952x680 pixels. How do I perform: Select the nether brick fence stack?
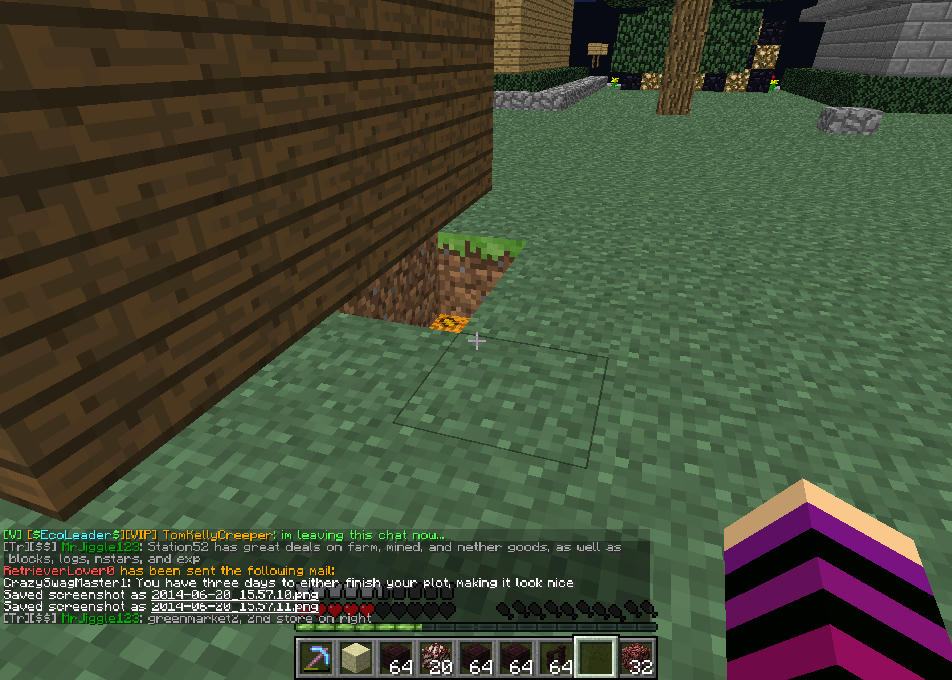[x=555, y=659]
